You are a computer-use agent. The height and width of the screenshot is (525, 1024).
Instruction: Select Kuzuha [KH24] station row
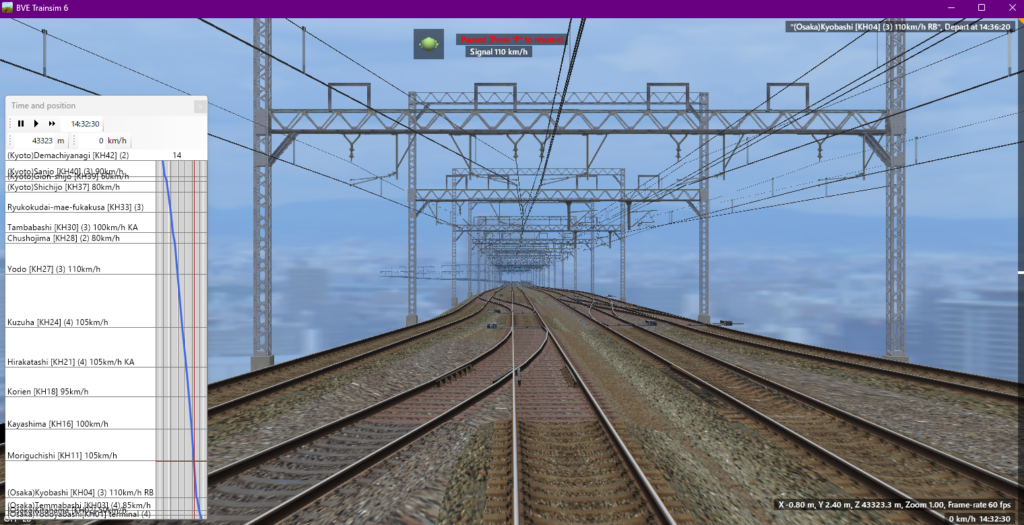pos(57,322)
